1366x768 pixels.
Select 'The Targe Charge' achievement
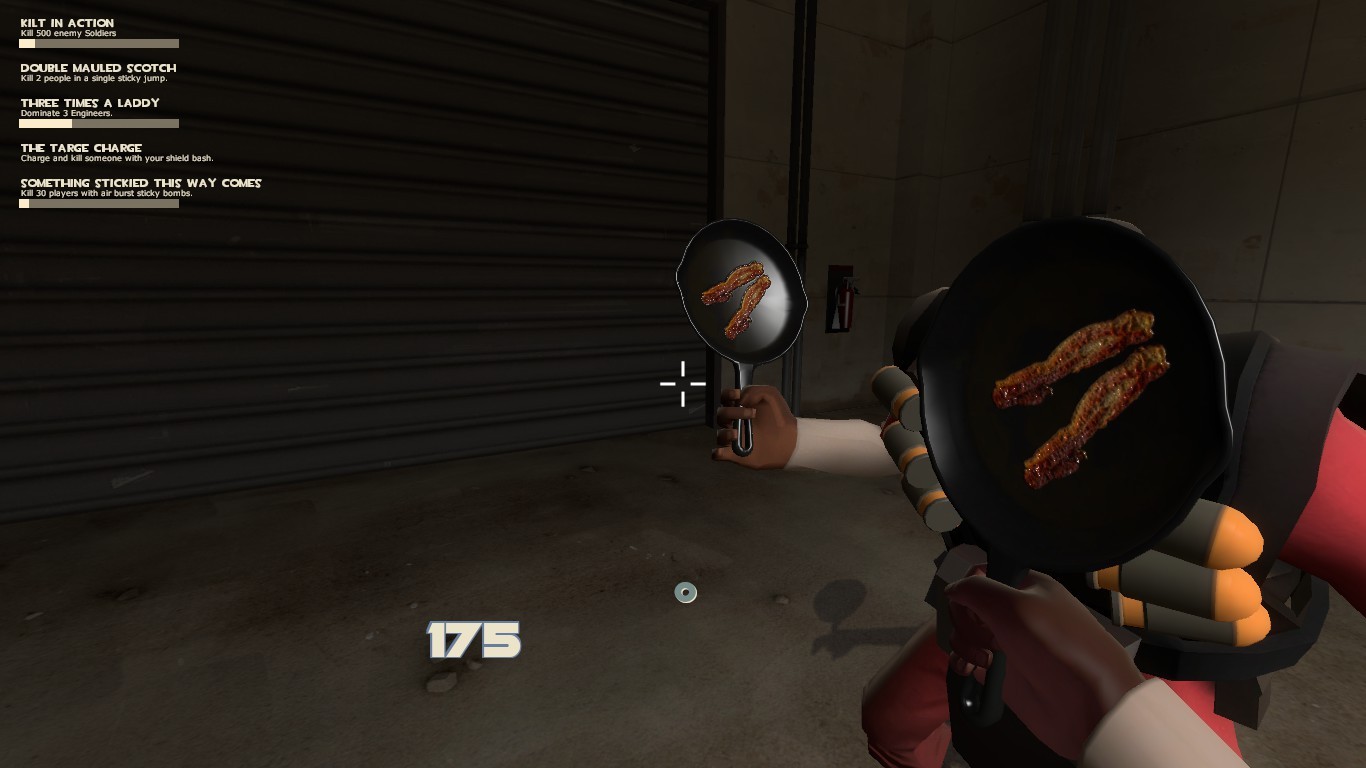80,147
